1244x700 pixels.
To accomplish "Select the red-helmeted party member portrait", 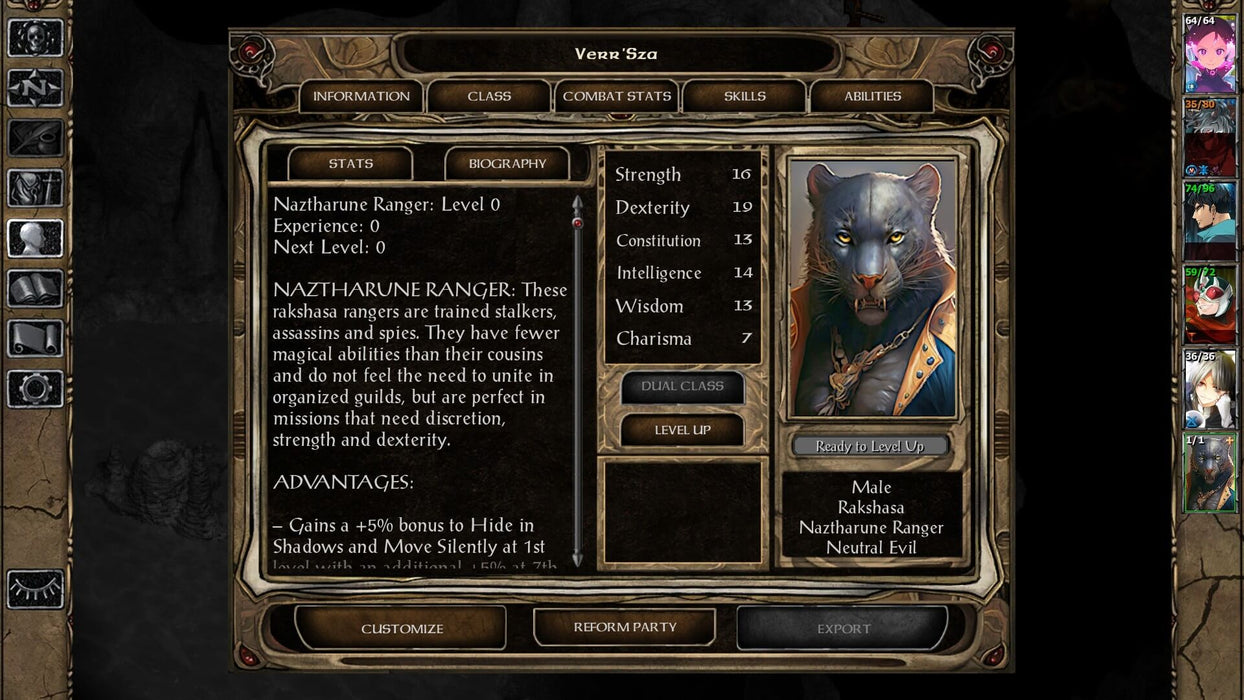I will 1210,305.
